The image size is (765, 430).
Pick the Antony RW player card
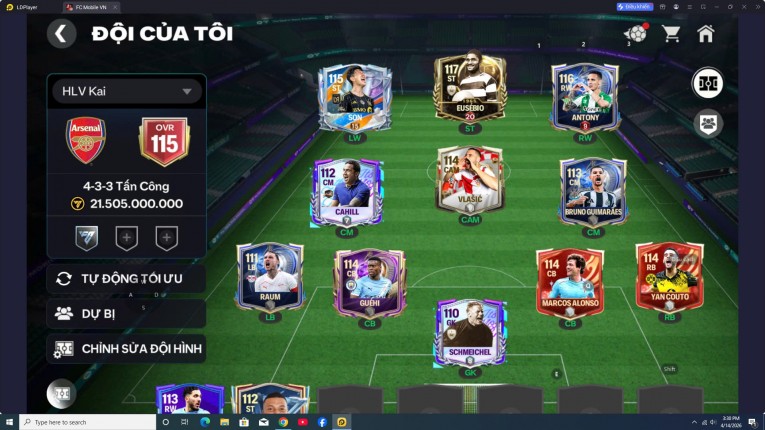[x=585, y=97]
